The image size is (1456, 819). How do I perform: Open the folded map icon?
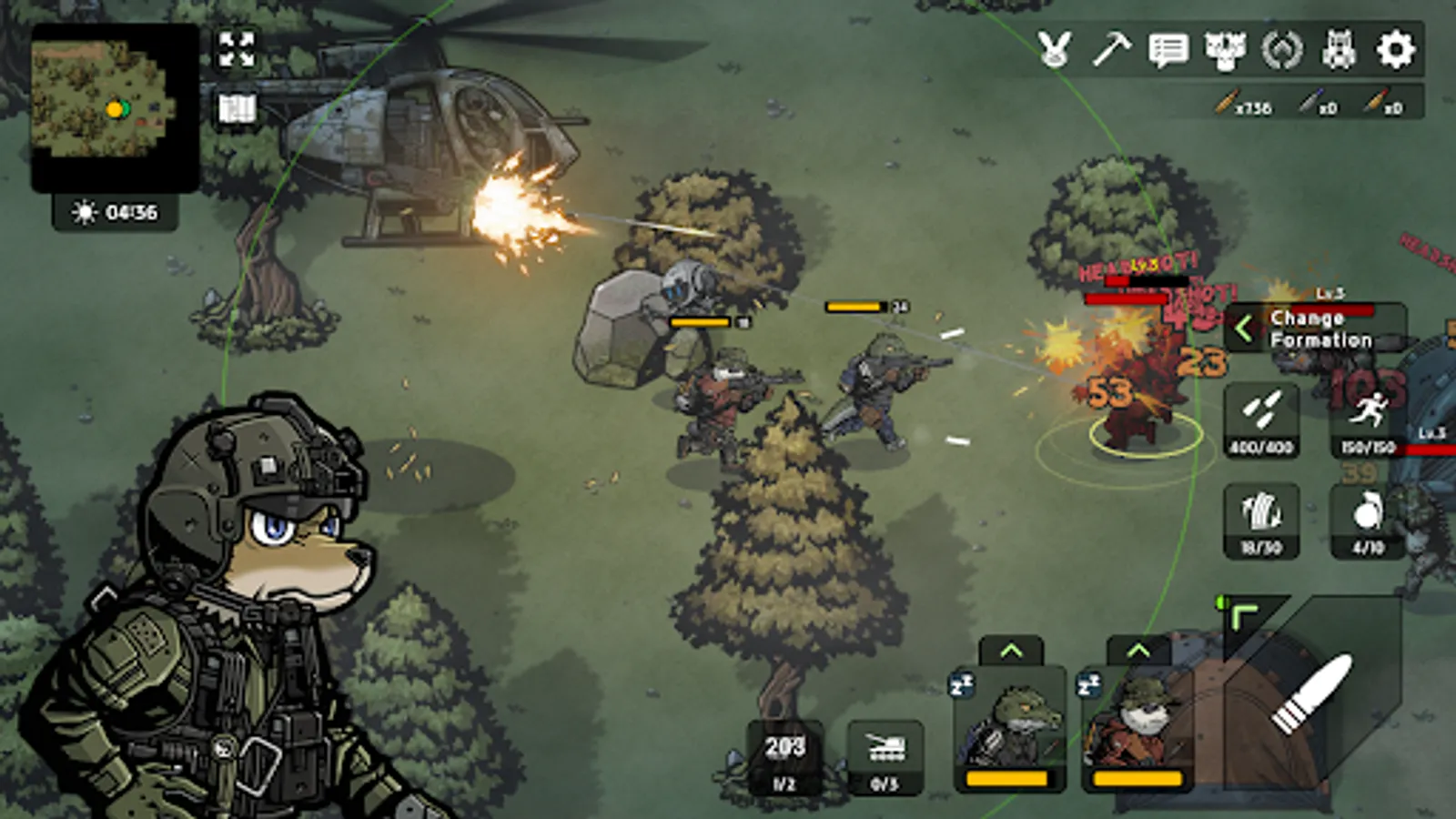pos(237,109)
